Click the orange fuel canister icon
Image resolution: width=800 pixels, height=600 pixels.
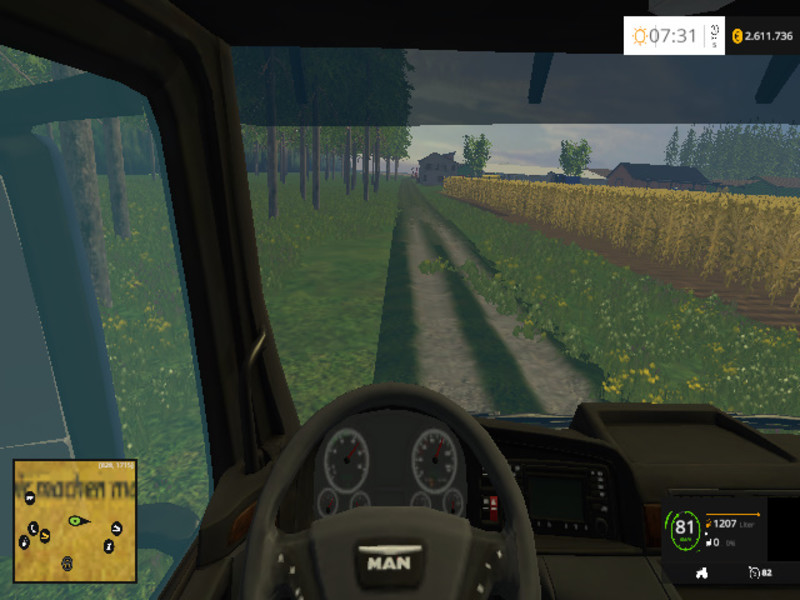708,524
